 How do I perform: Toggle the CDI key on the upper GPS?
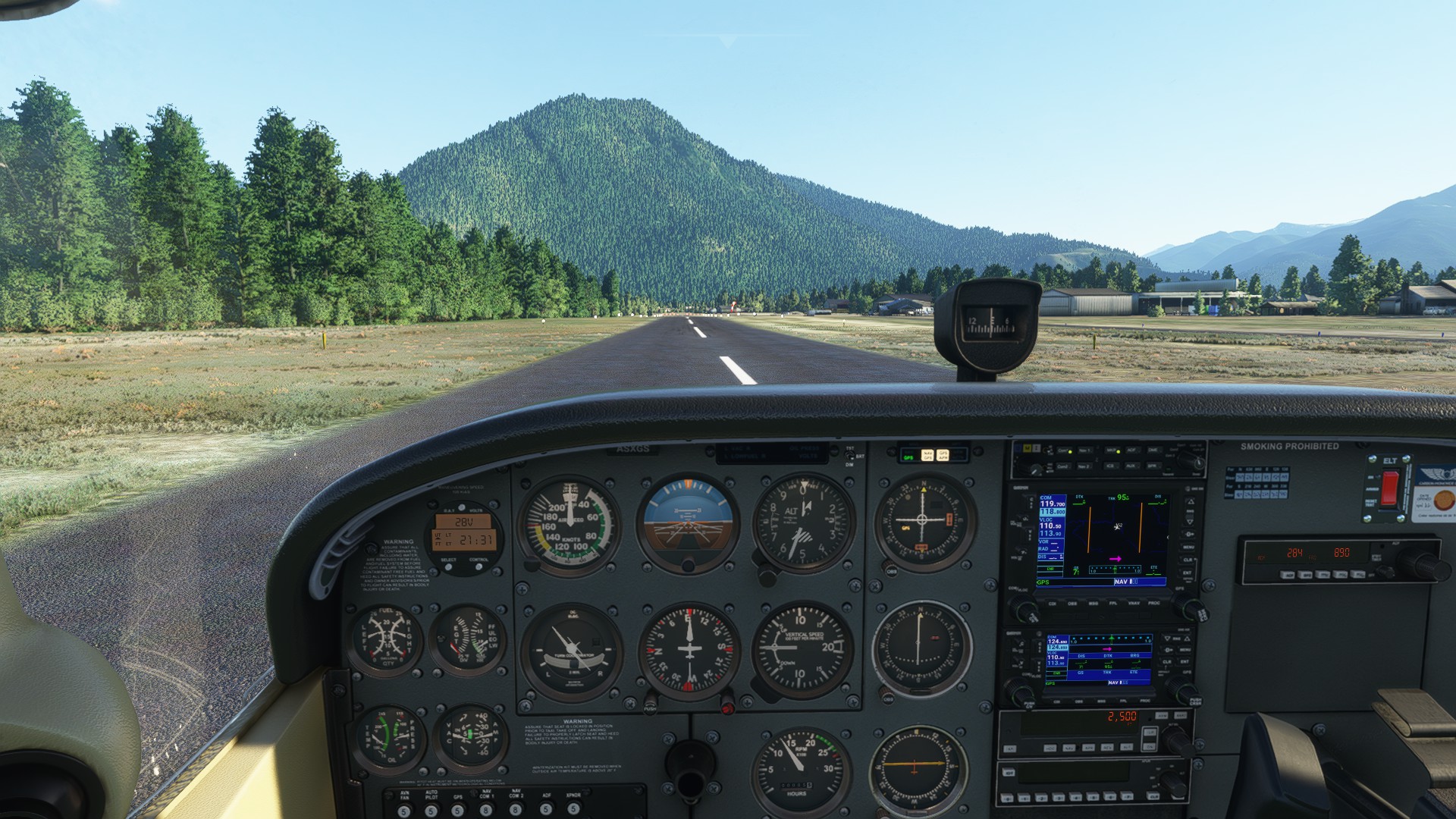click(x=1052, y=604)
